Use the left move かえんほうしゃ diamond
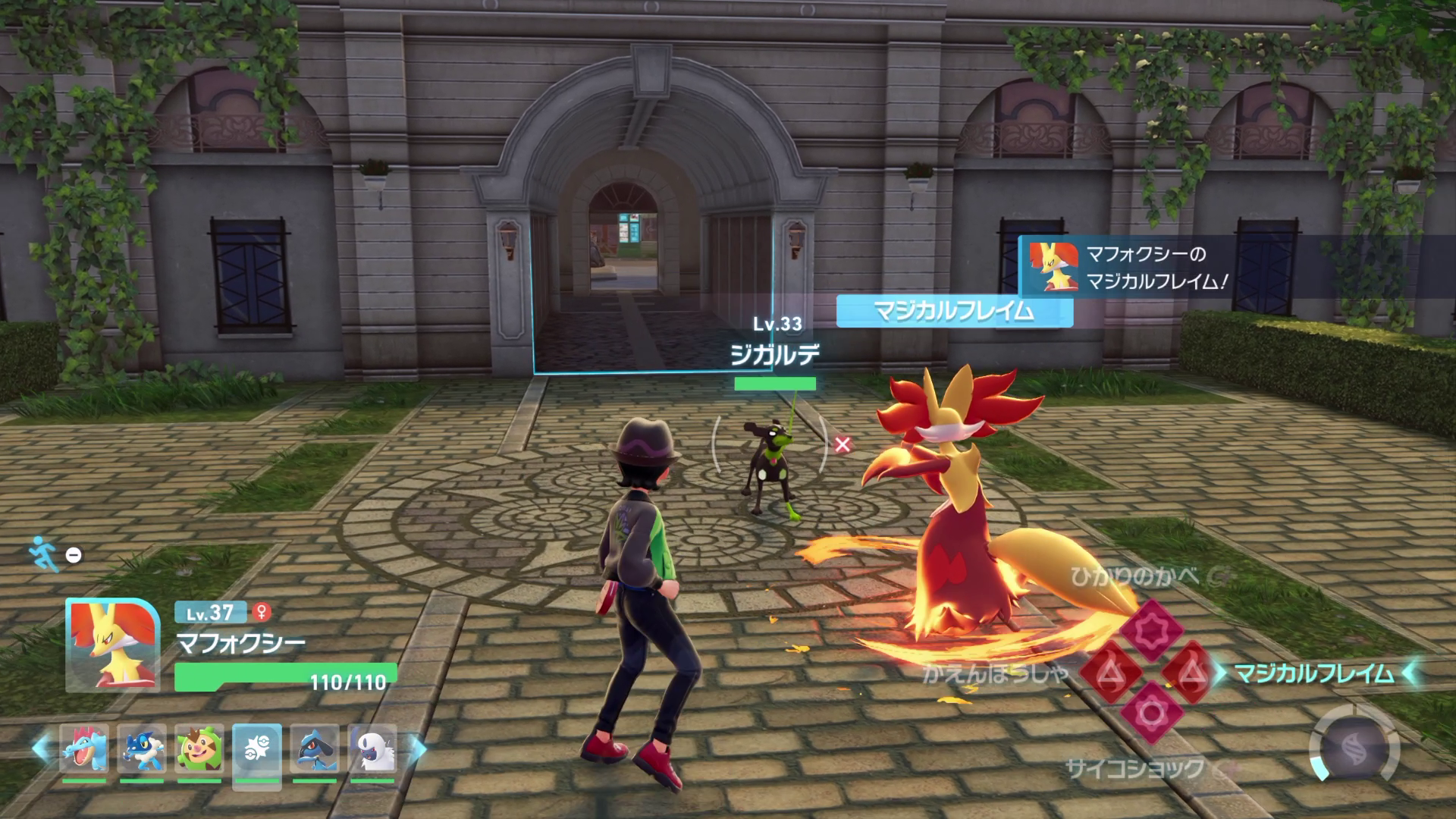The width and height of the screenshot is (1456, 819). 1110,672
